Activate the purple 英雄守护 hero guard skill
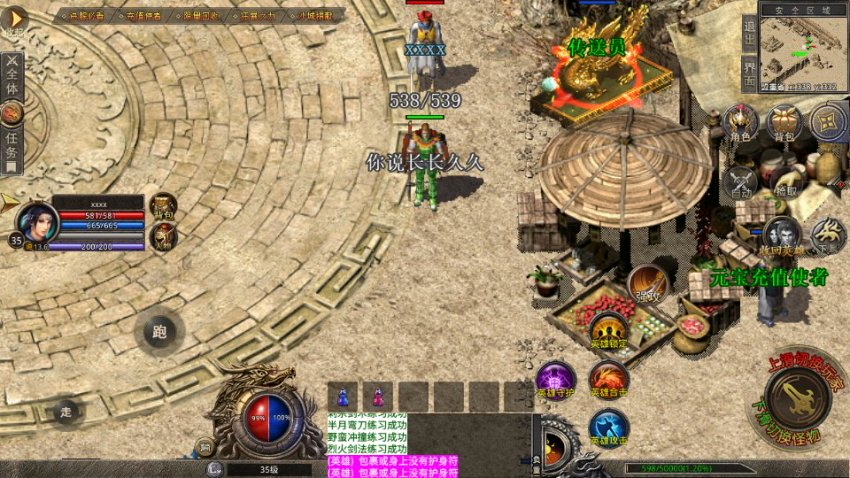This screenshot has width=850, height=478. tap(555, 380)
